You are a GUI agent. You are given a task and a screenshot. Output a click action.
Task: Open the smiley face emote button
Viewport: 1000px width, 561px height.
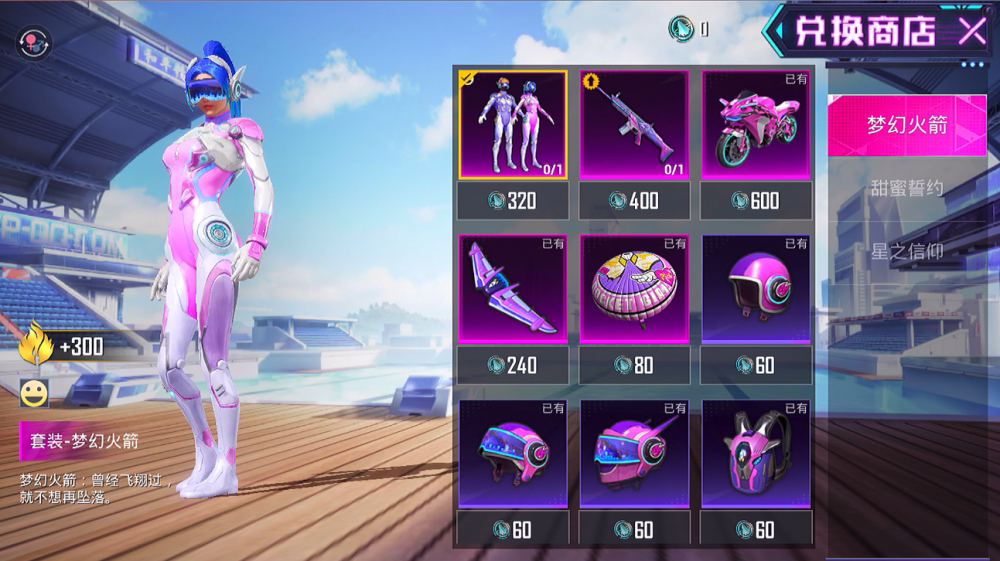tap(34, 392)
